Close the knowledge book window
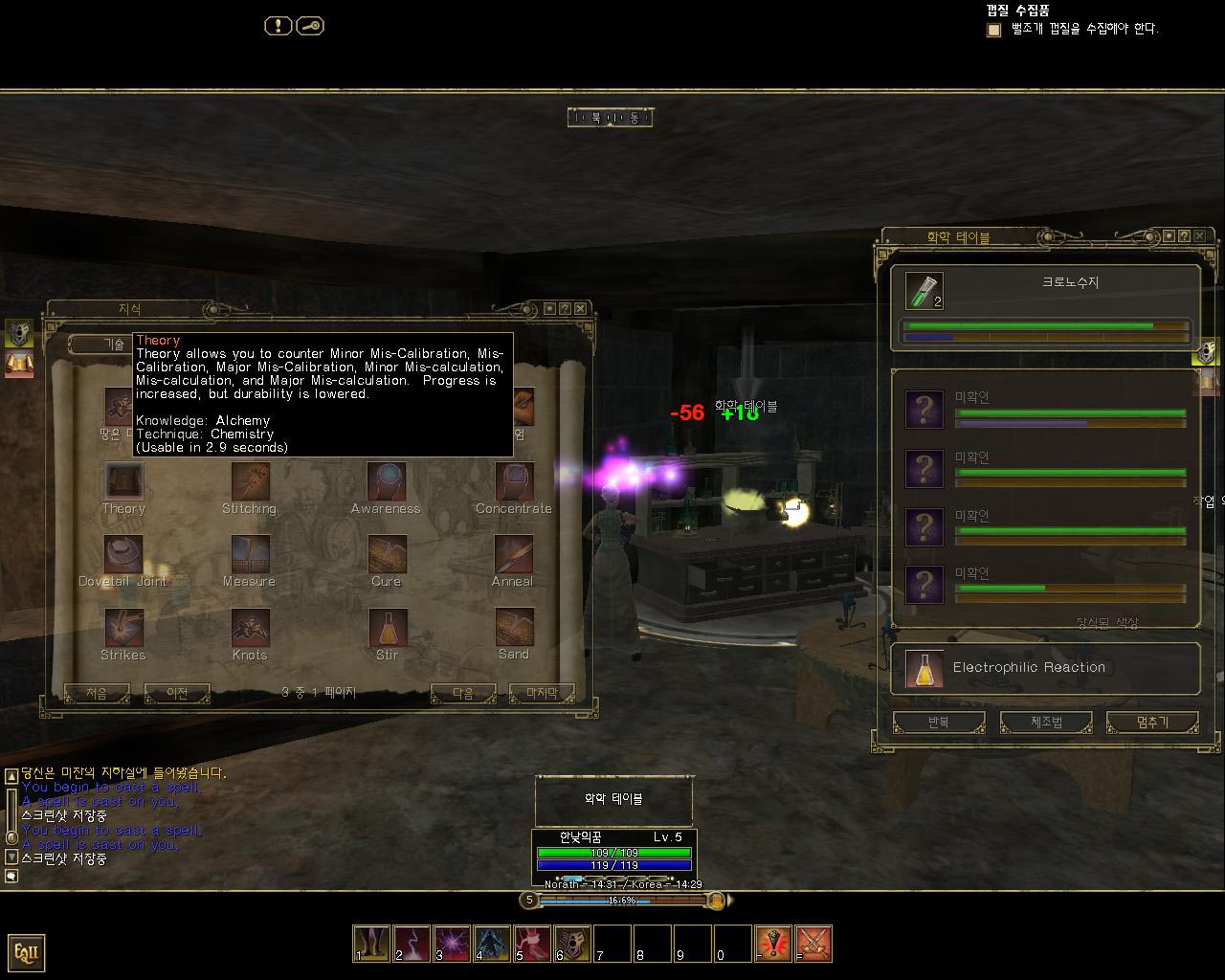 pyautogui.click(x=580, y=308)
